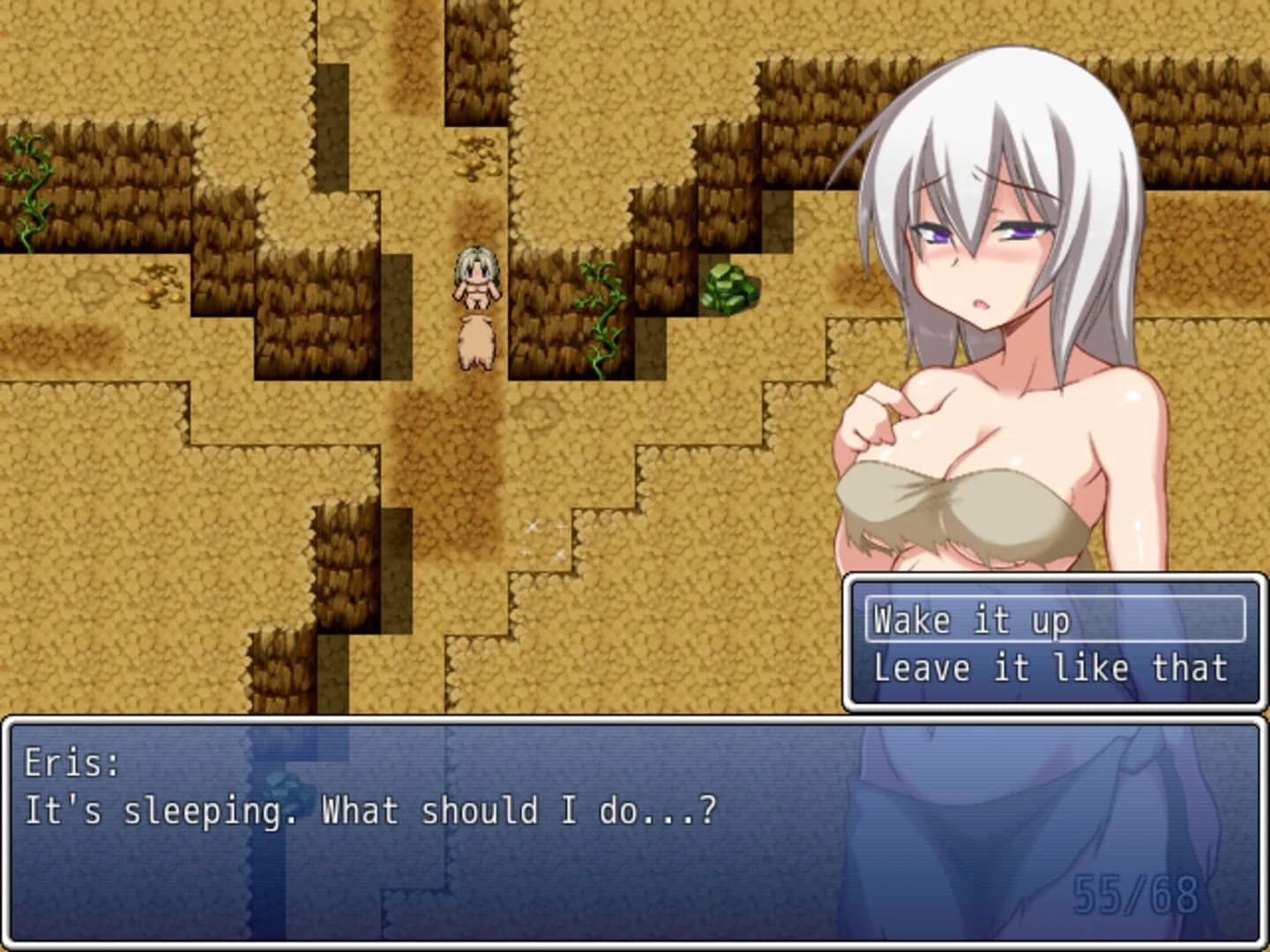Select Eris's player sprite in the cave
The height and width of the screenshot is (952, 1270).
[477, 278]
